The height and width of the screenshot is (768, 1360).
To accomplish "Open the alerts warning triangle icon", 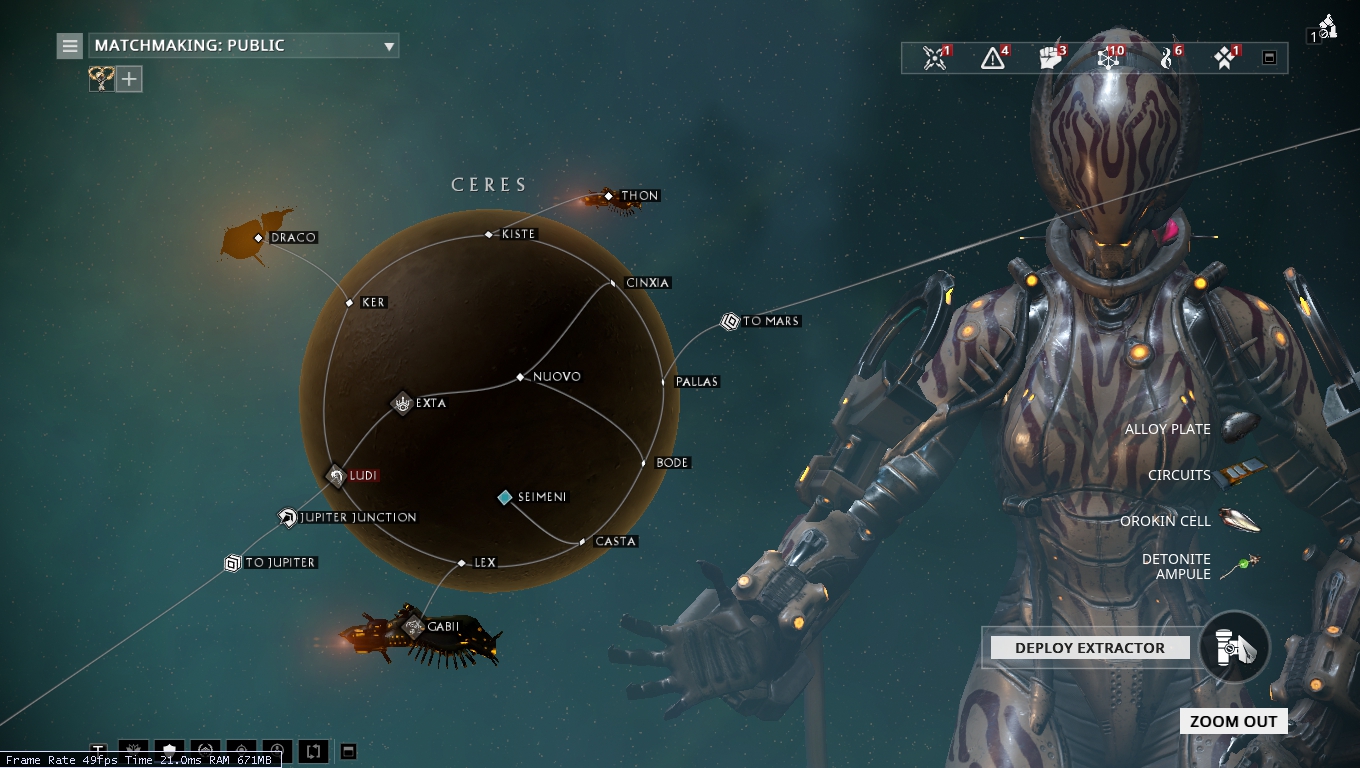I will tap(992, 58).
